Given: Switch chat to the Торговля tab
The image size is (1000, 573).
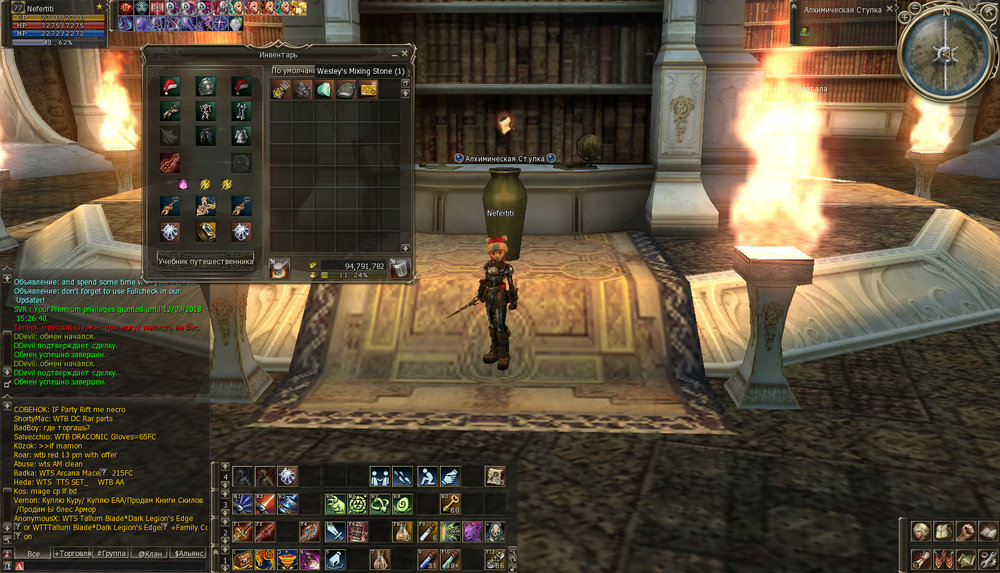Looking at the screenshot, I should pos(77,552).
